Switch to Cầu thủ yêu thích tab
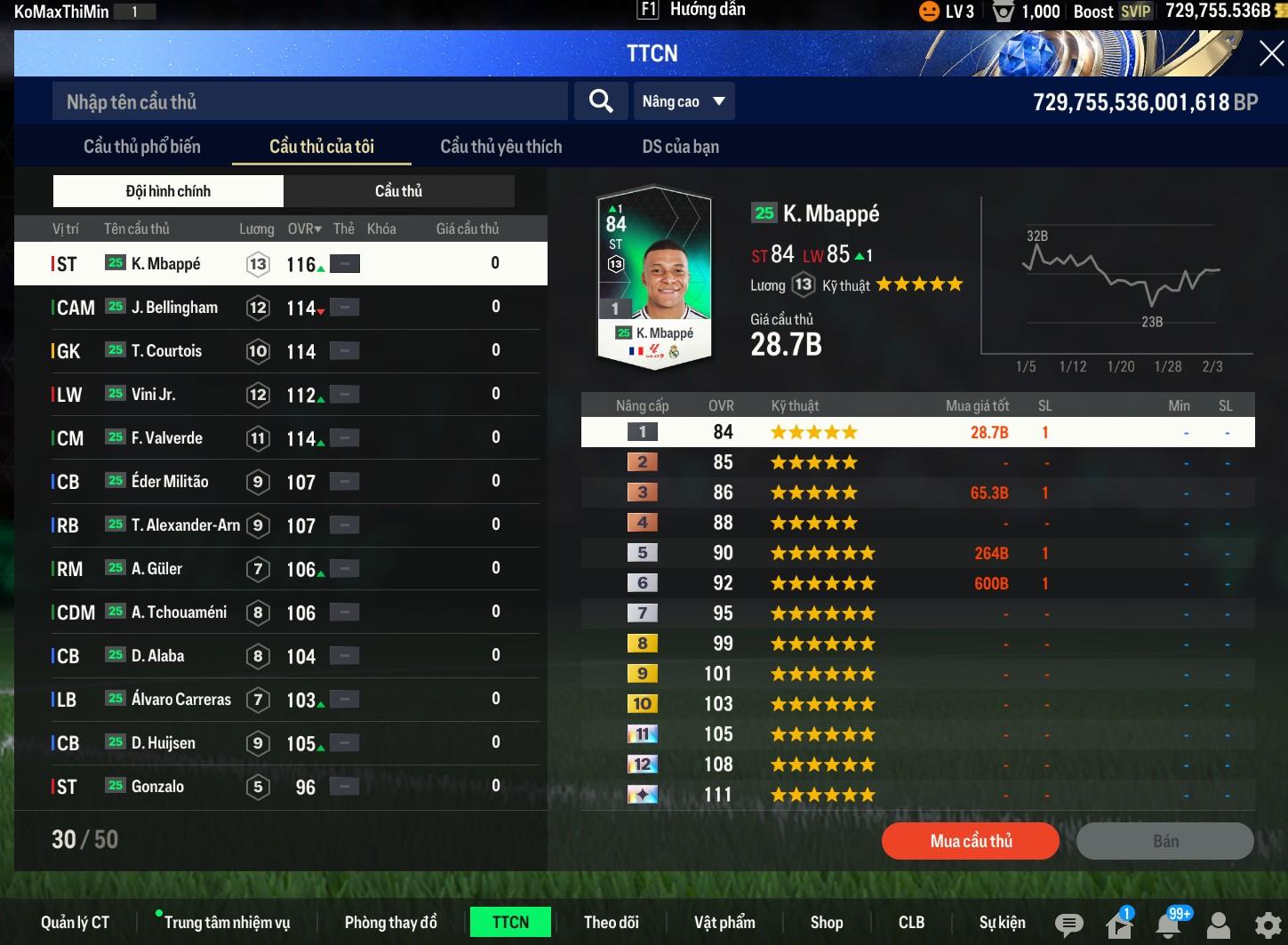1288x945 pixels. click(x=500, y=147)
